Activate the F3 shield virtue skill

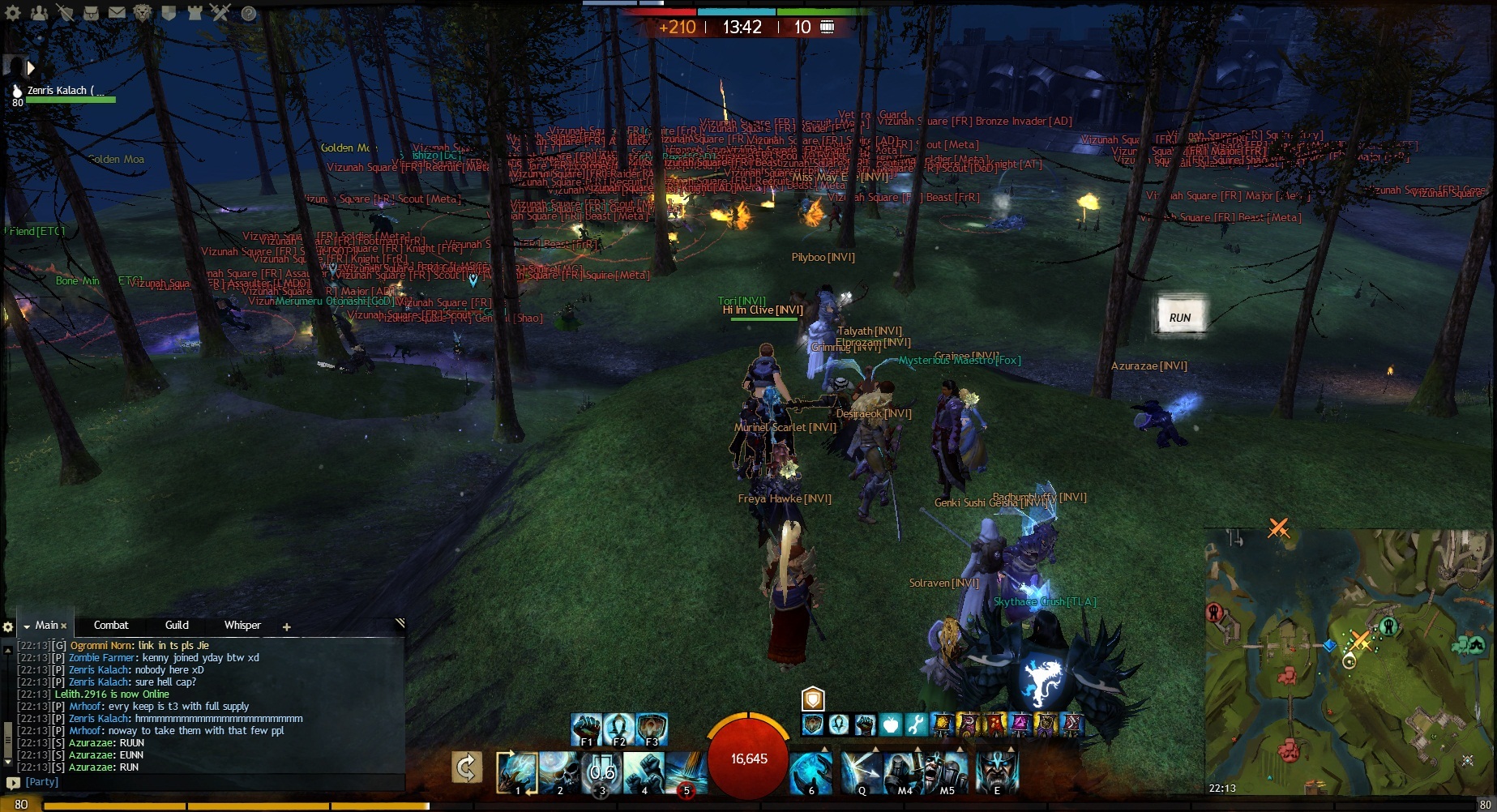coord(652,729)
